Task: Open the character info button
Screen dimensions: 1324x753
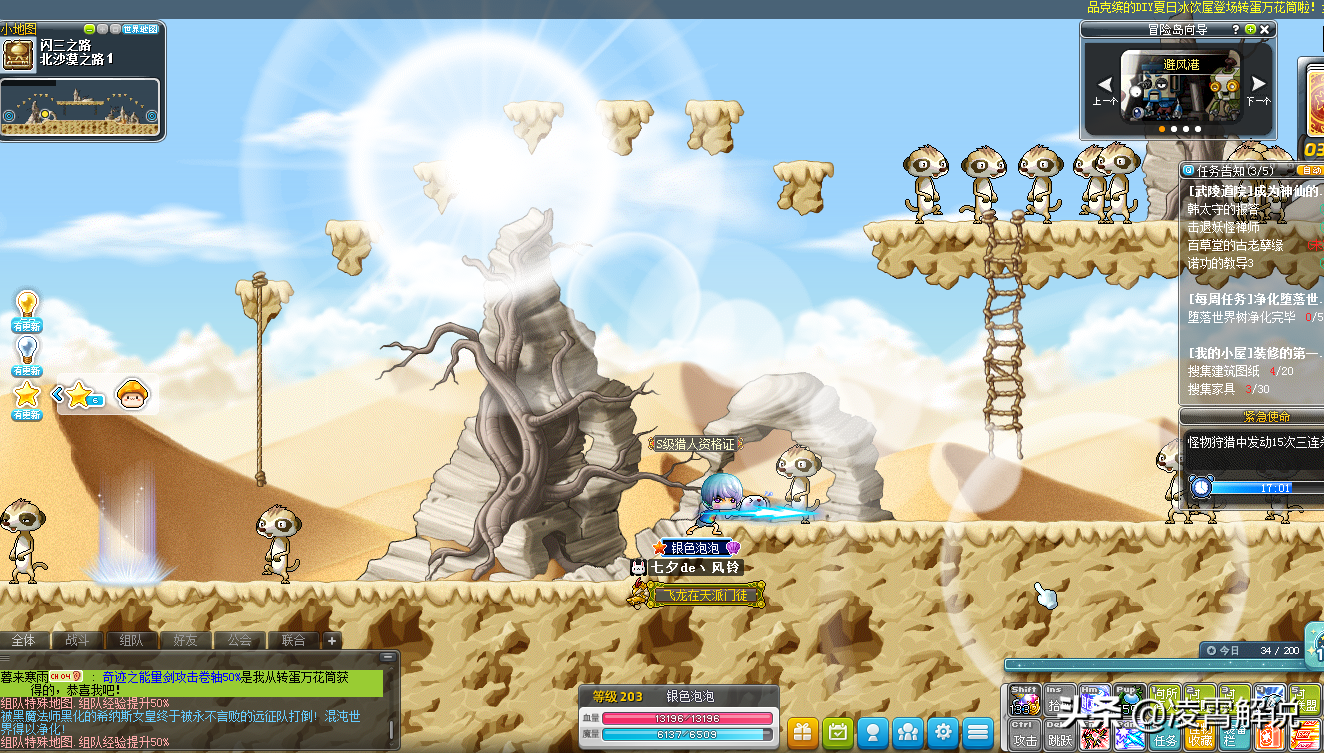Action: tap(873, 732)
